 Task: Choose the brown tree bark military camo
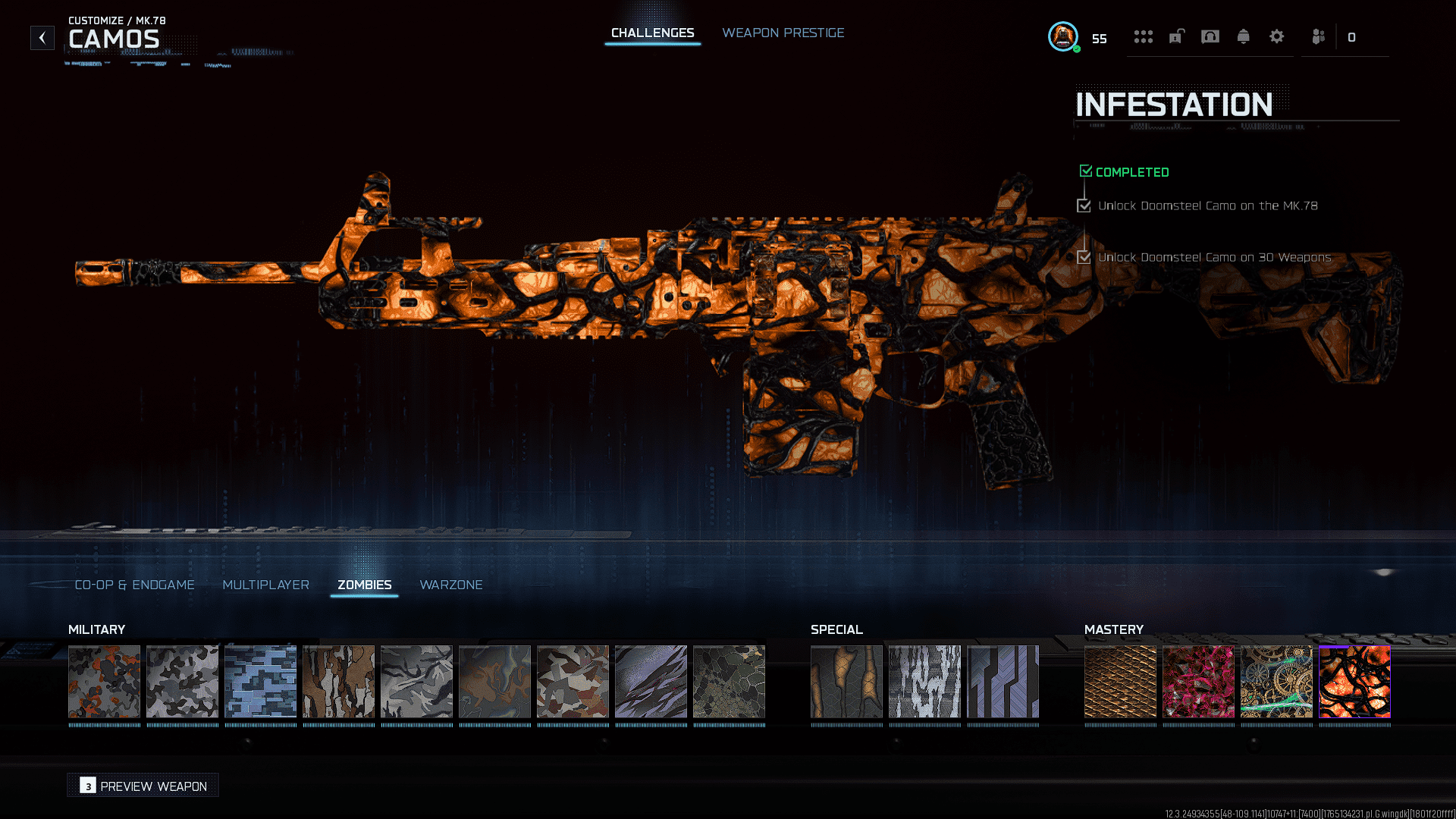338,681
